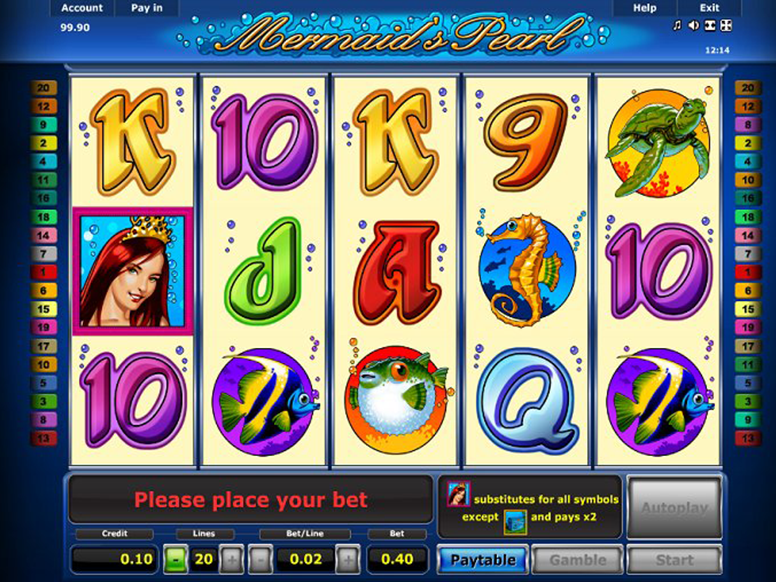Lower the Bet/Line amount
This screenshot has height=582, width=776.
pos(259,559)
